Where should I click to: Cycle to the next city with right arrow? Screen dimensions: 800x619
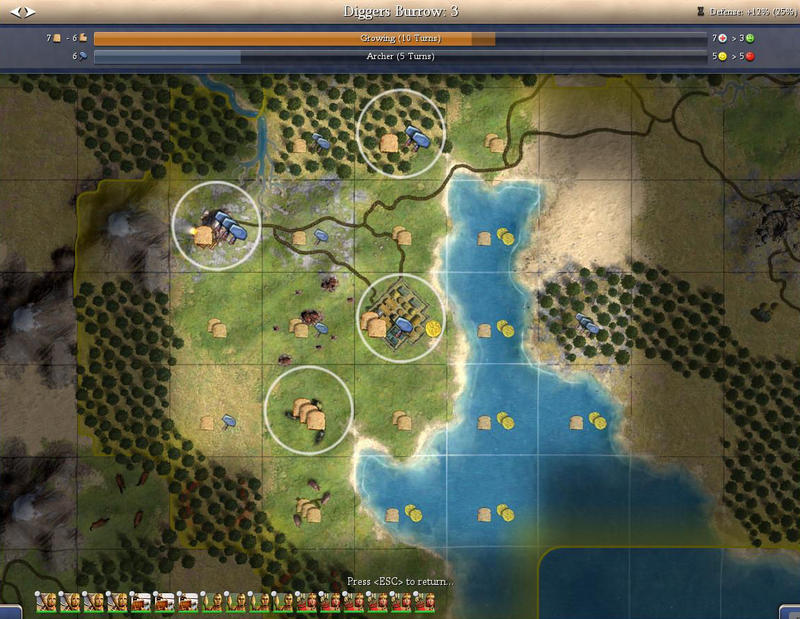pyautogui.click(x=30, y=12)
